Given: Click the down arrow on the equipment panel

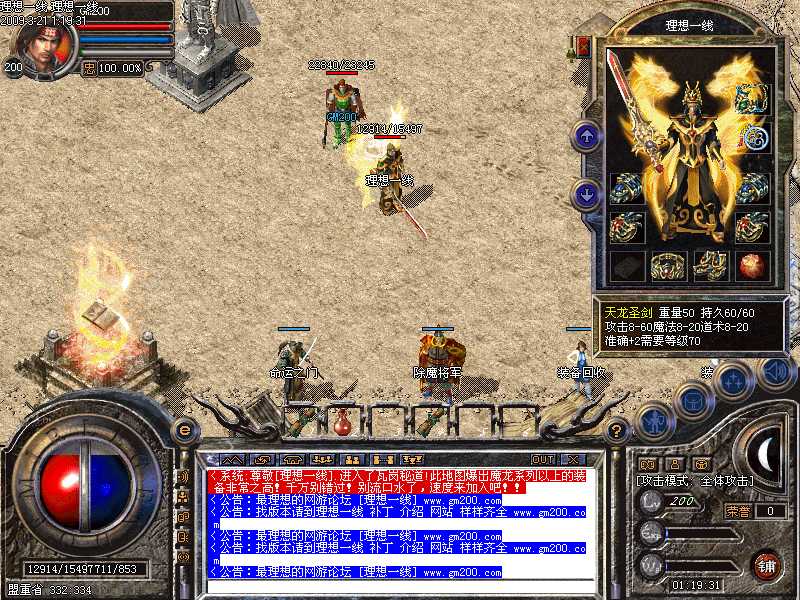Looking at the screenshot, I should [x=586, y=193].
